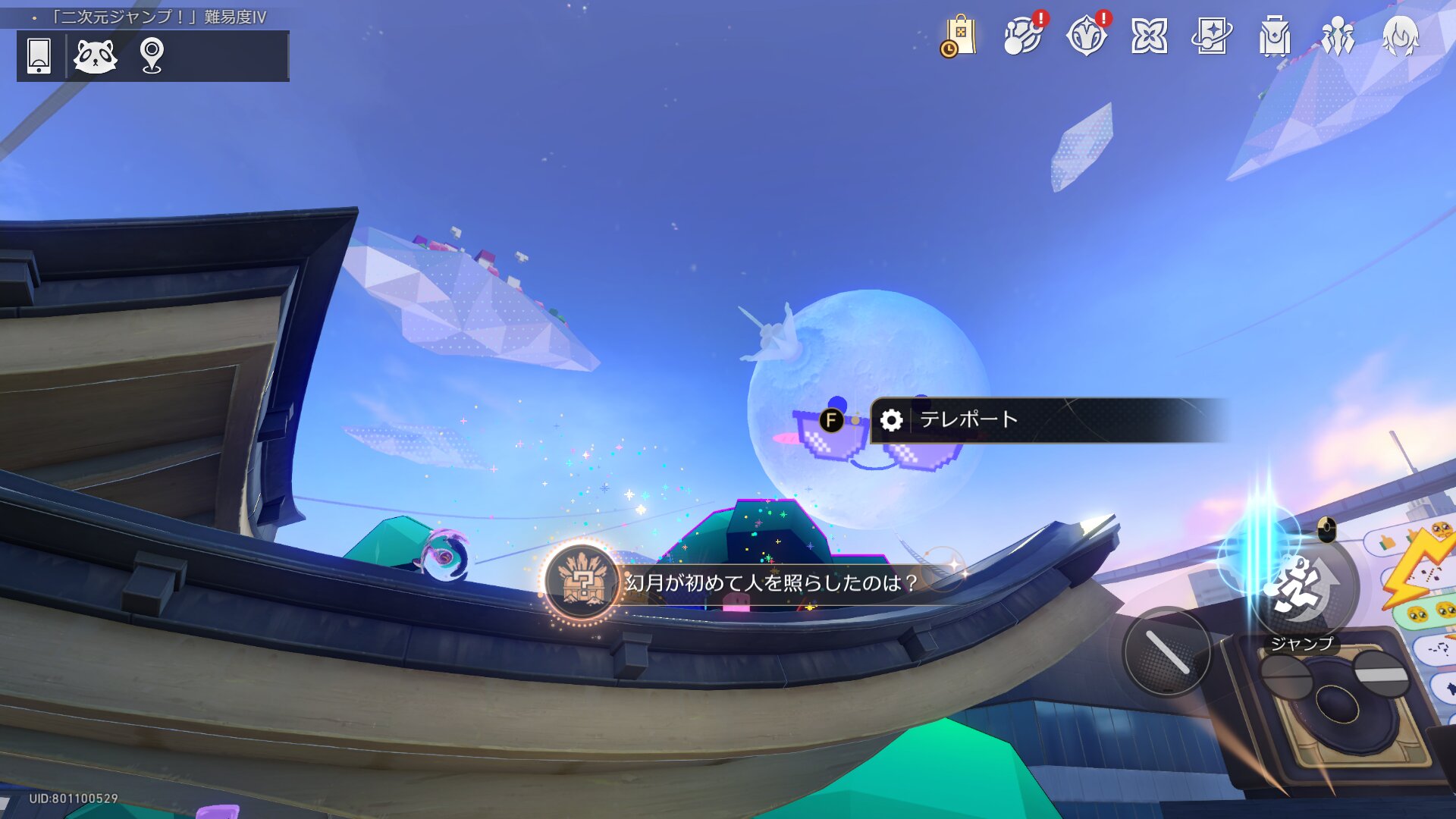Image resolution: width=1456 pixels, height=819 pixels.
Task: Click the raccoon face icon
Action: click(x=96, y=55)
